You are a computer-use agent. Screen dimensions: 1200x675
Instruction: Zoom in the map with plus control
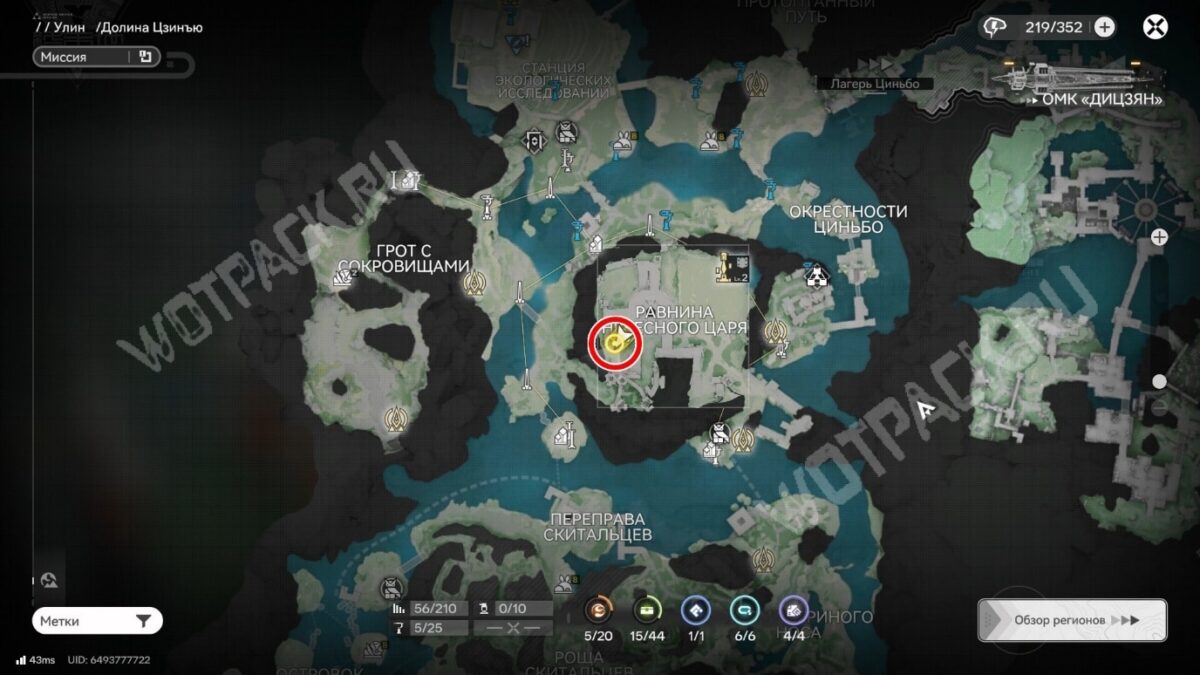1159,237
